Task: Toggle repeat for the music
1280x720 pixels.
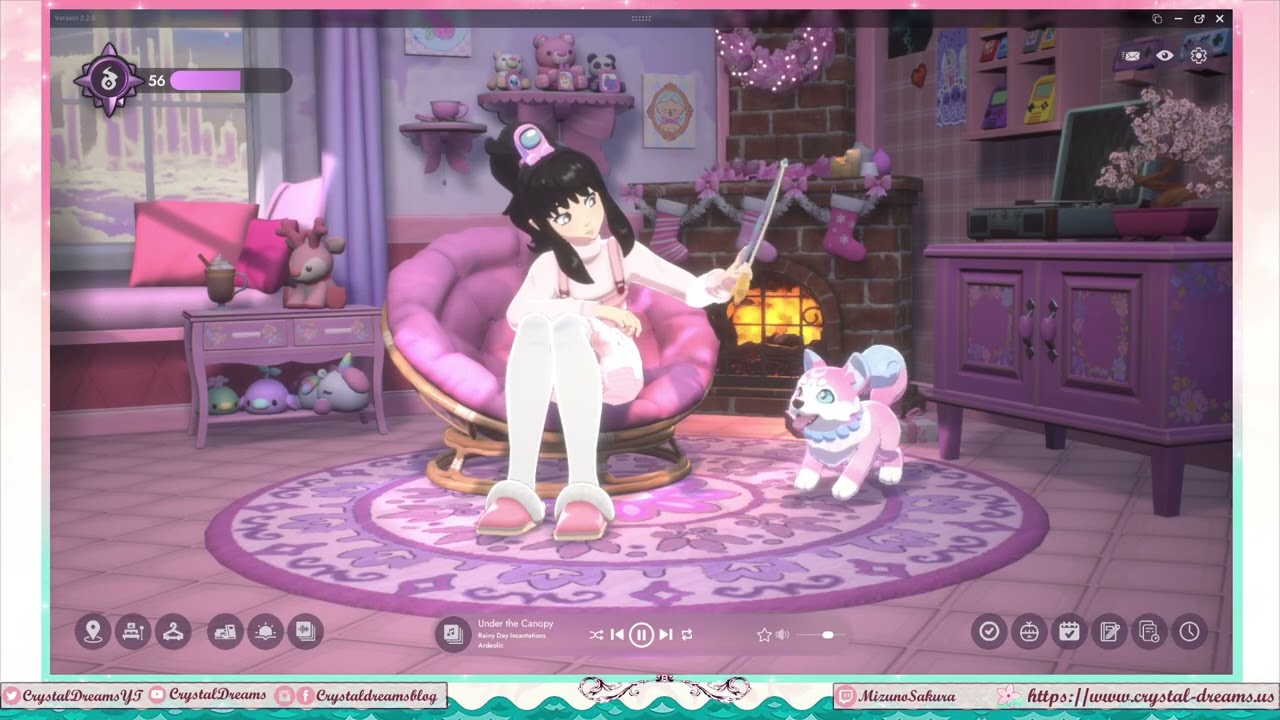Action: pyautogui.click(x=687, y=635)
